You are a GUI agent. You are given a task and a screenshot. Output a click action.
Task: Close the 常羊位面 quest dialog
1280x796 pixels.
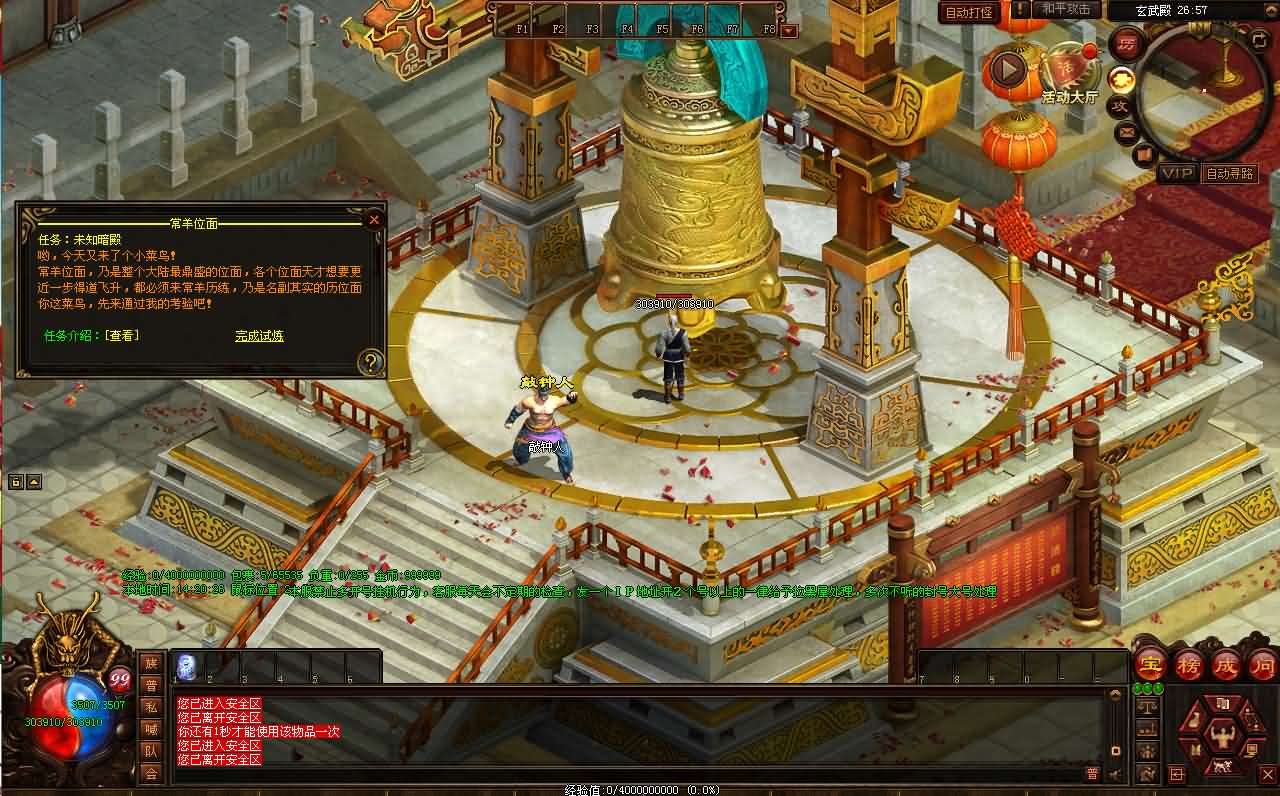point(374,220)
